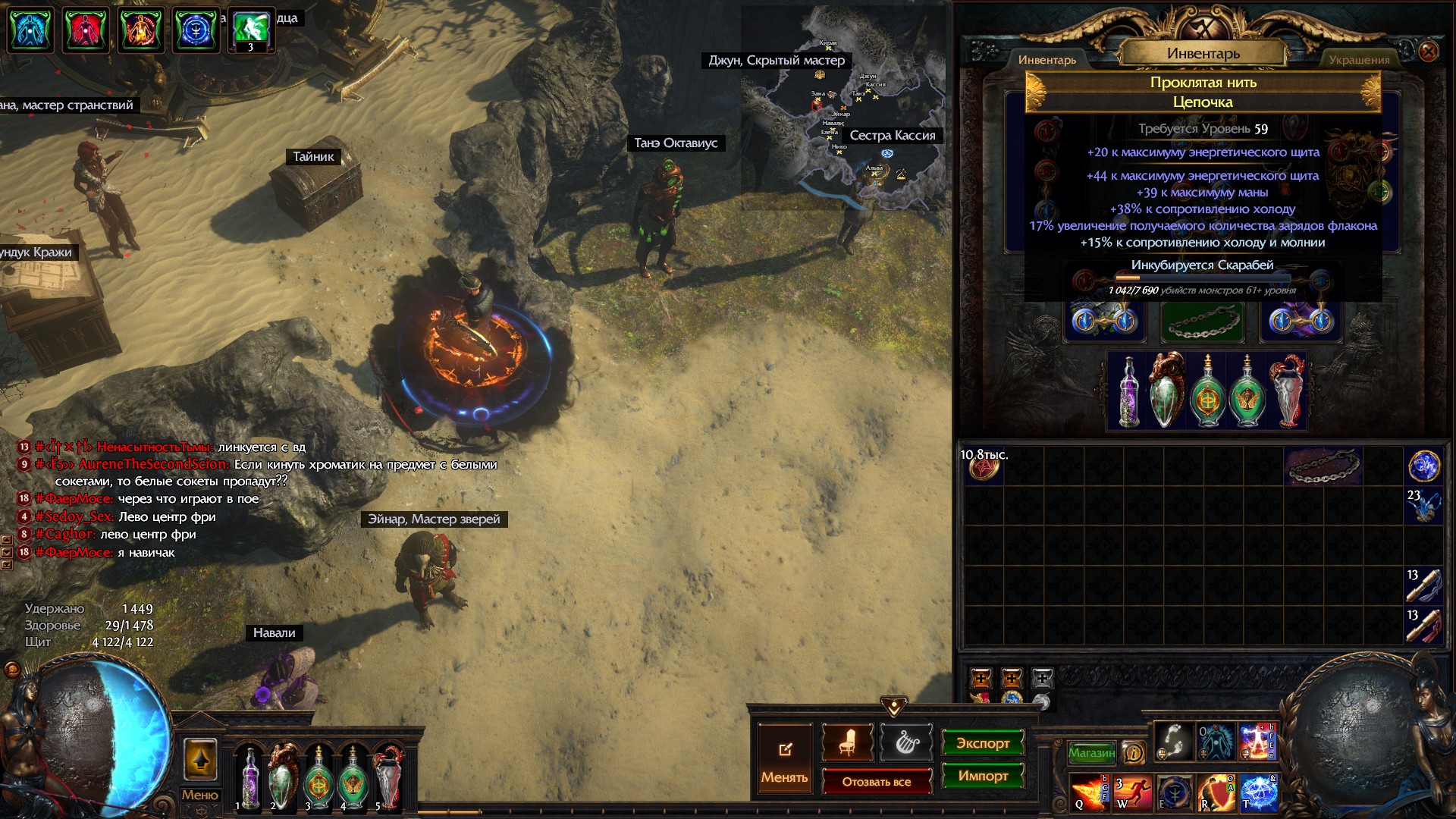Use the purple flask in hotbar slot 1
Screen dimensions: 1456x819
coord(249,777)
